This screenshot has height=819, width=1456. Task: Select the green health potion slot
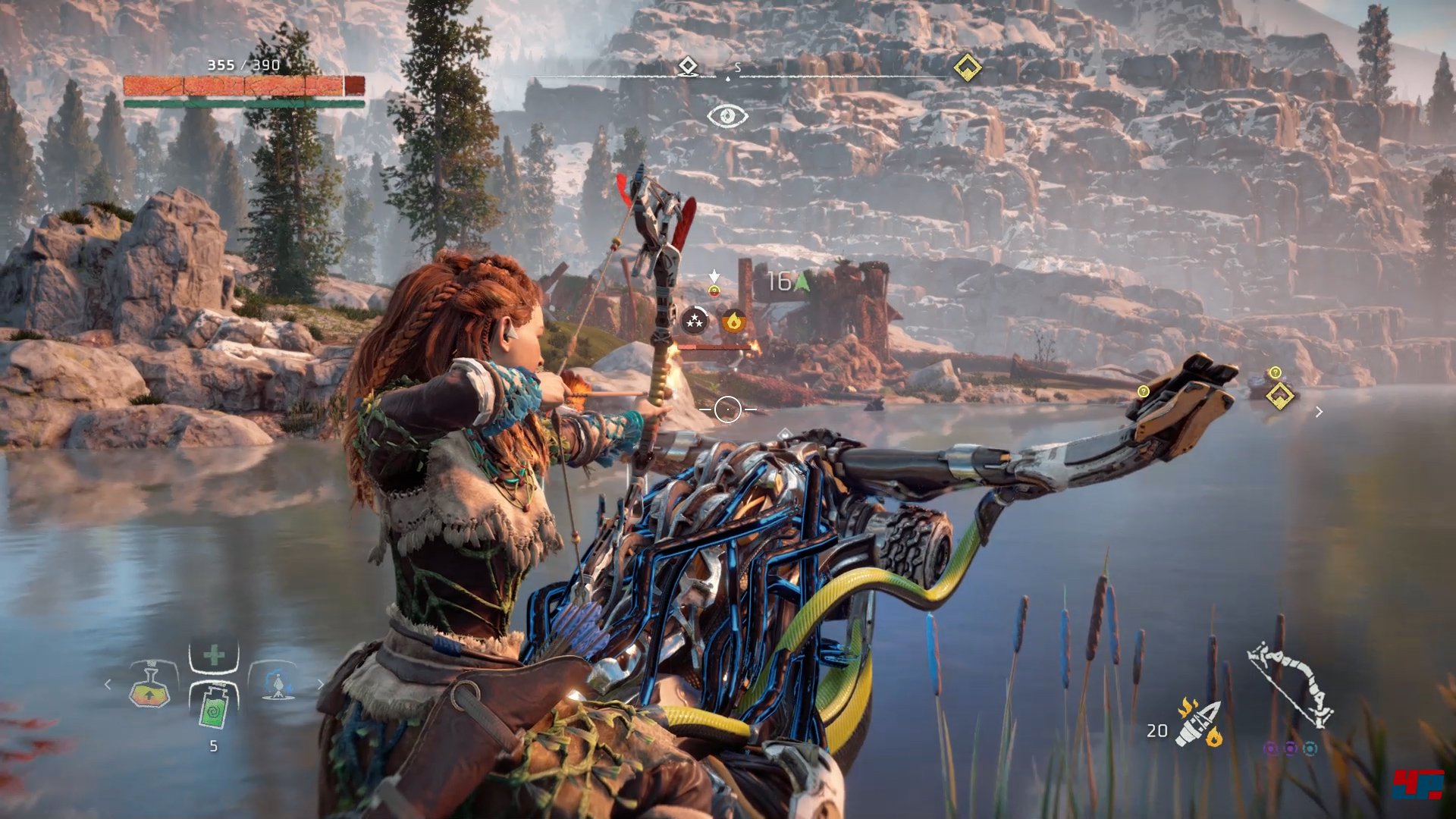[x=213, y=707]
